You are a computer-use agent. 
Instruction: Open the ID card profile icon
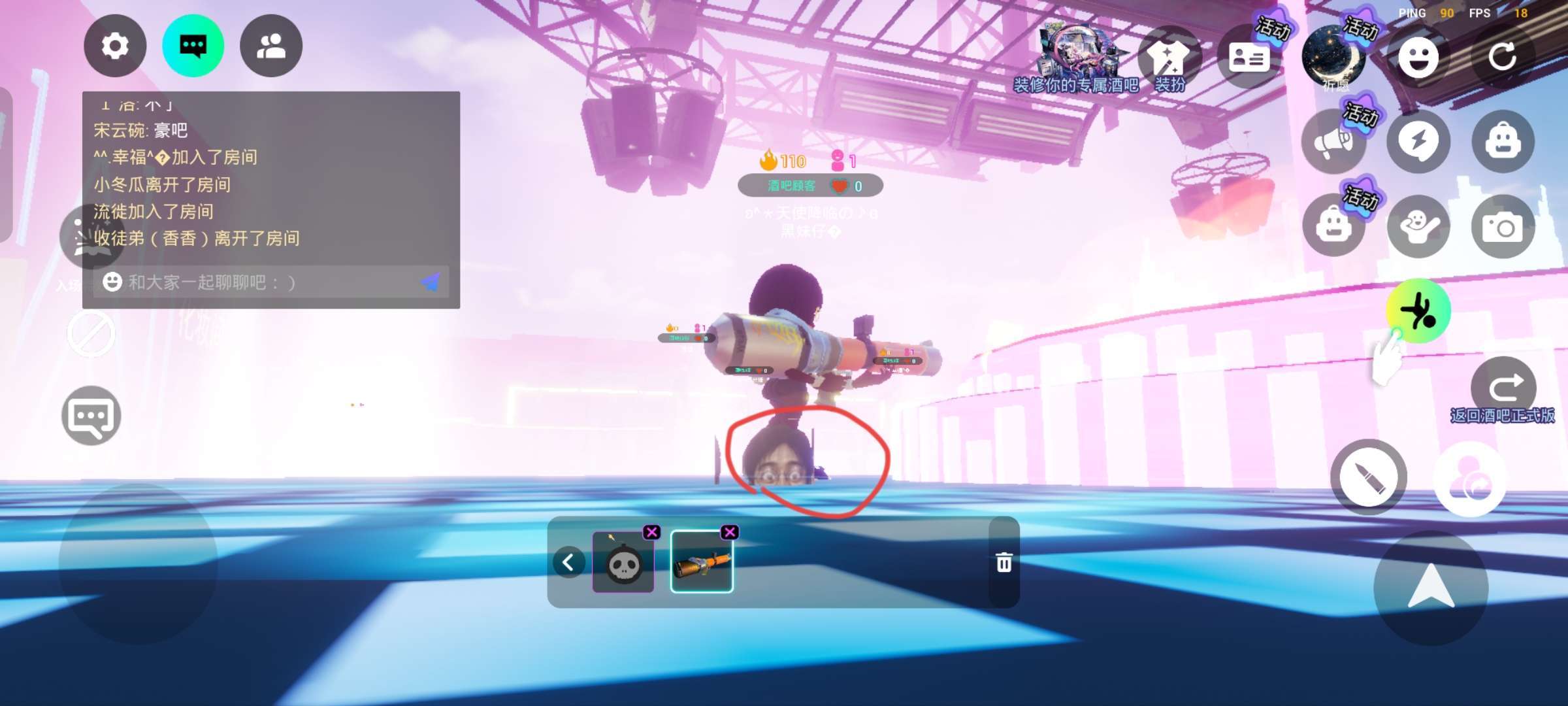[x=1249, y=58]
